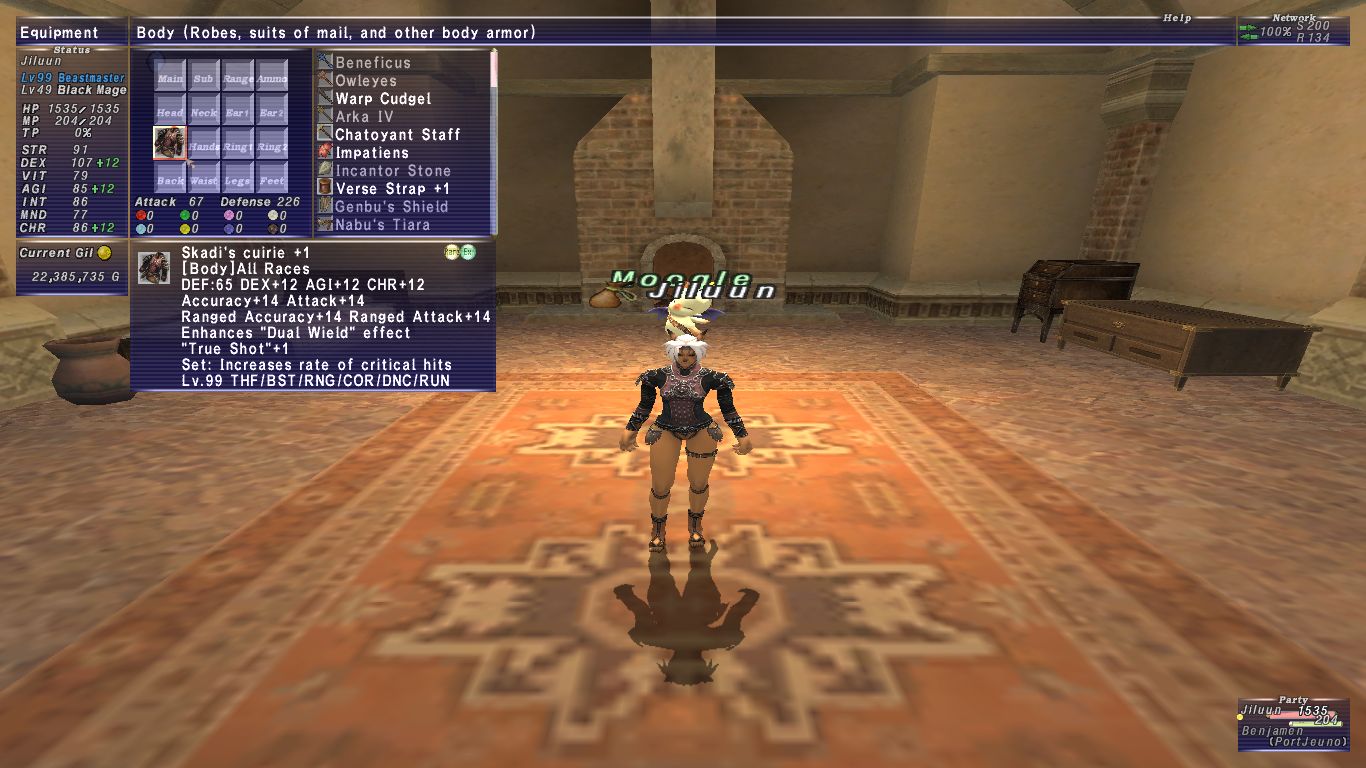Select the Ring1 equipment slot
This screenshot has width=1366, height=768.
(238, 145)
